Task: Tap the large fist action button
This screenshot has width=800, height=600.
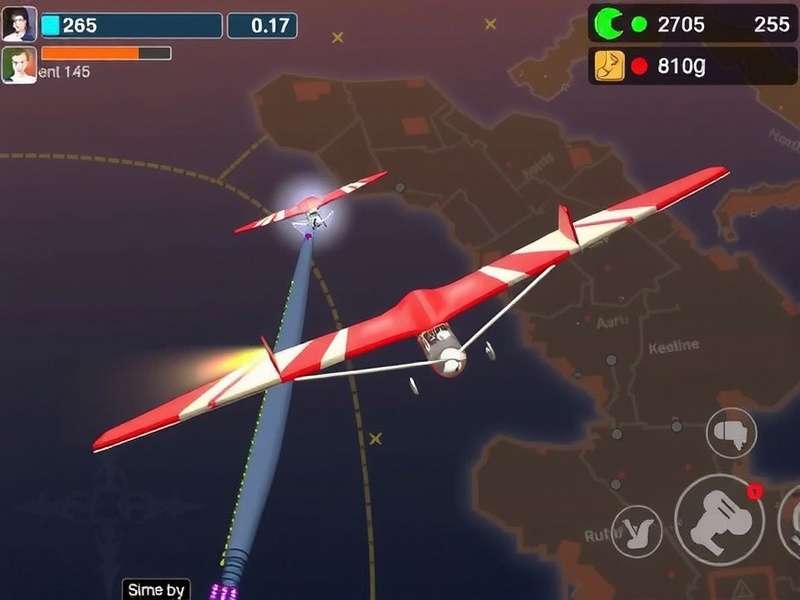Action: pos(719,519)
